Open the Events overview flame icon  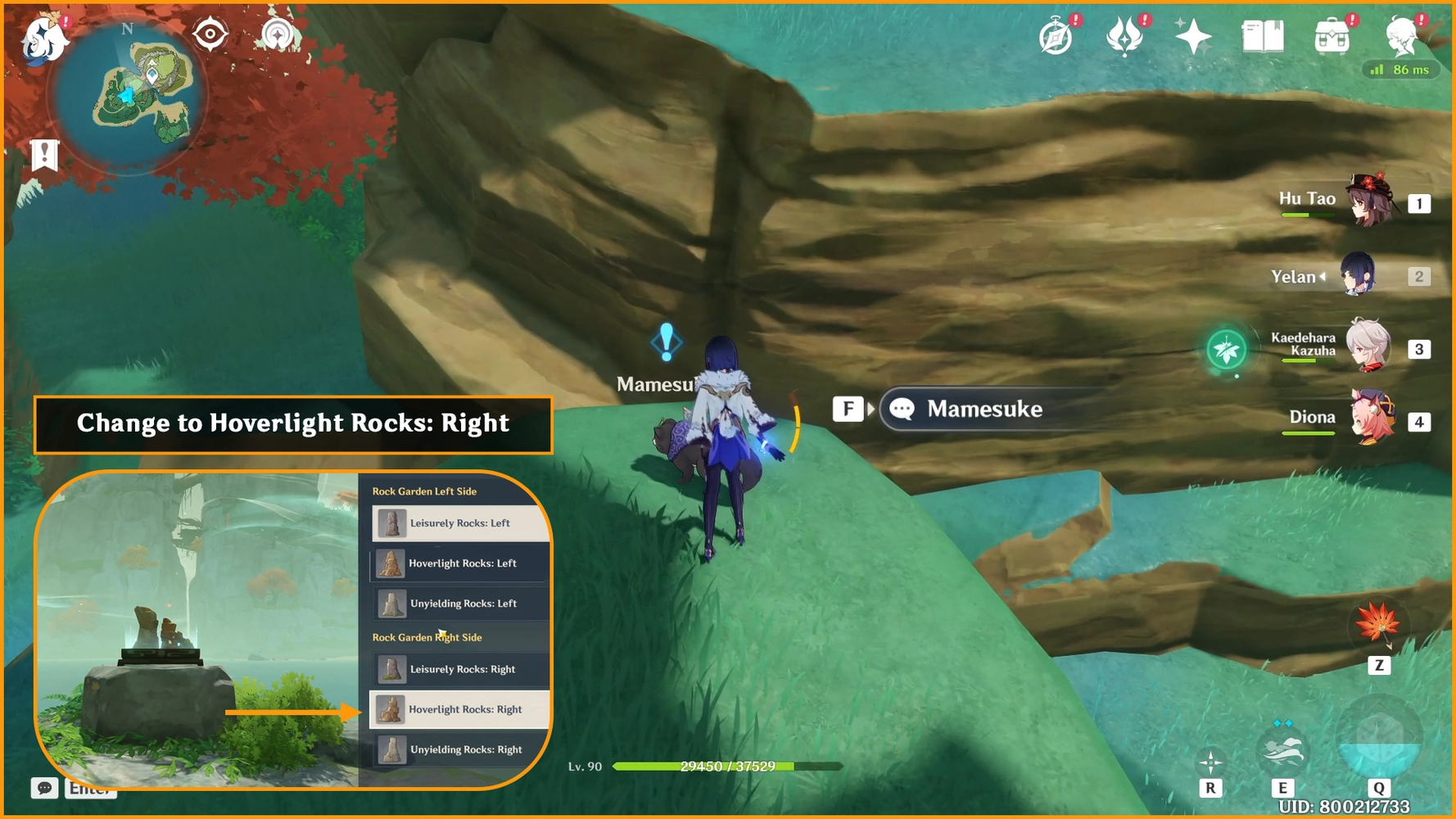point(1126,37)
